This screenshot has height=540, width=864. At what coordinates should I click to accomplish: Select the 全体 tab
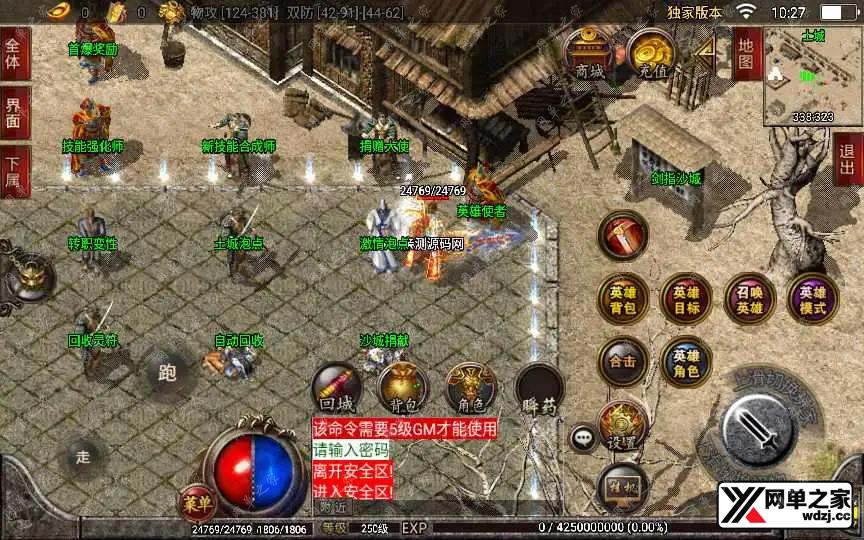tap(15, 53)
